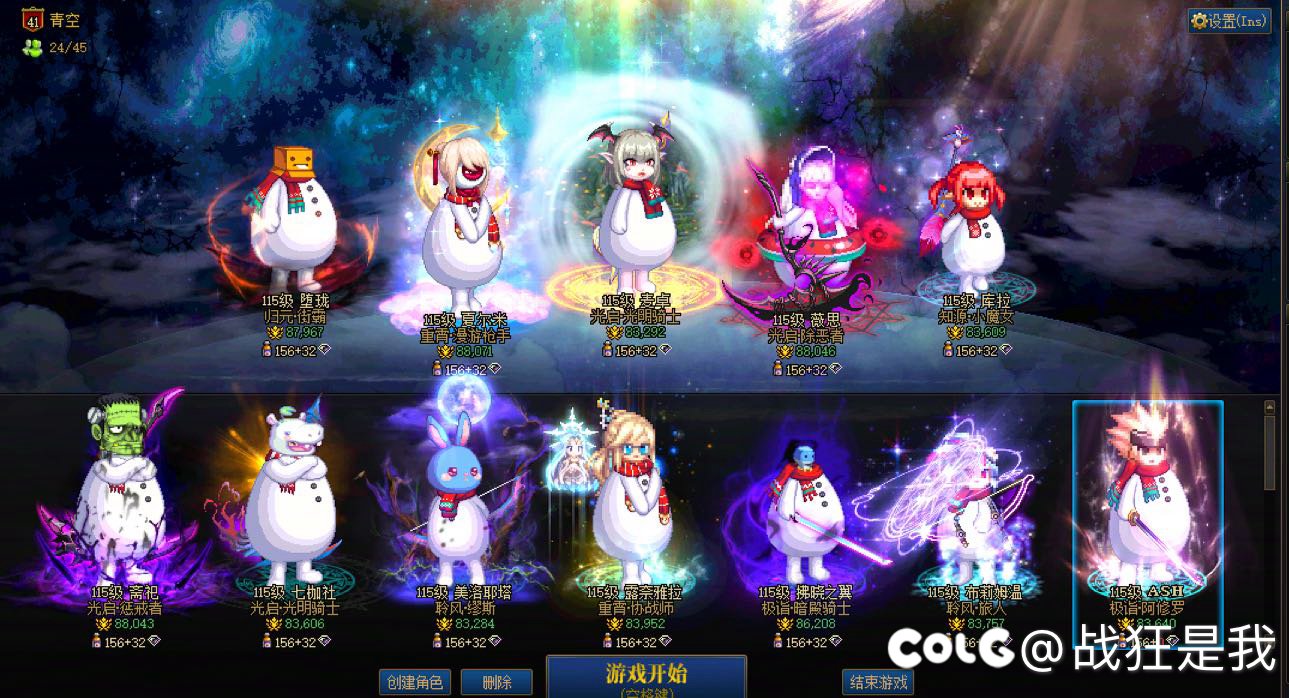Choose the Frankenstein-headed character 斋祀

125,500
